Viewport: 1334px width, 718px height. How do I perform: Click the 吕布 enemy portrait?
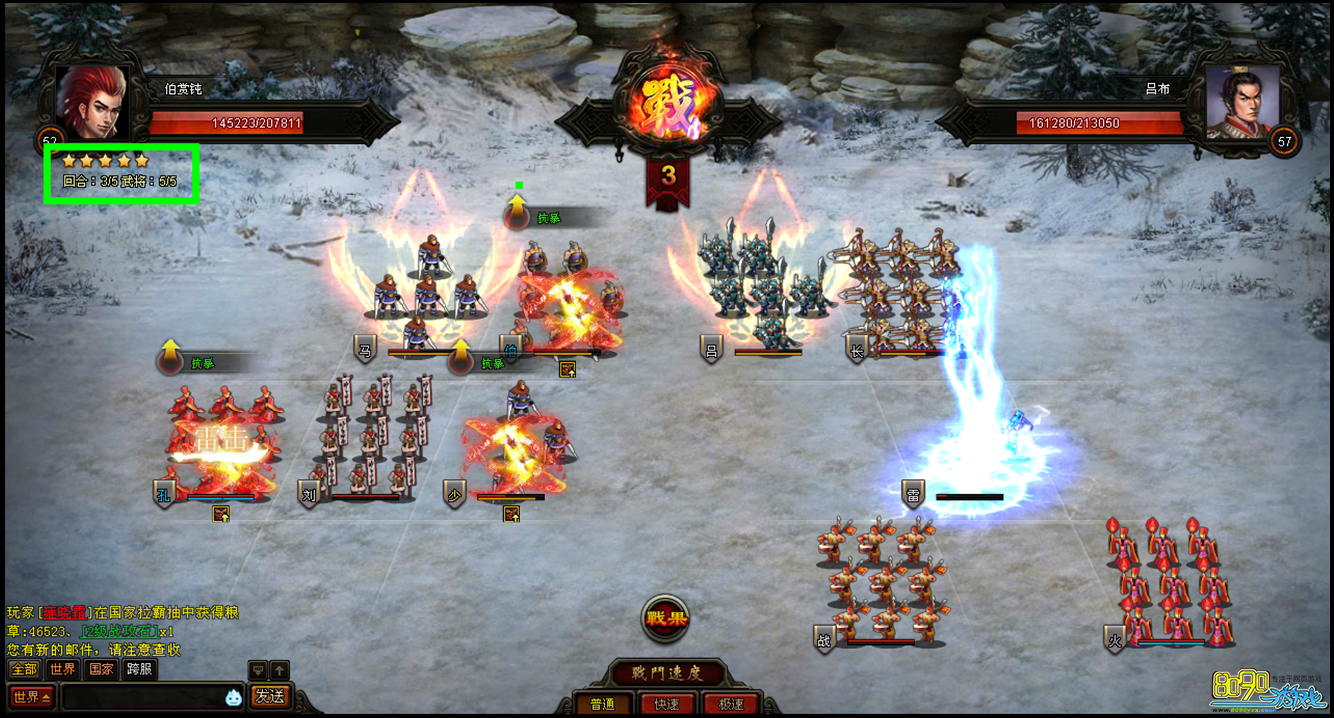pyautogui.click(x=1241, y=101)
